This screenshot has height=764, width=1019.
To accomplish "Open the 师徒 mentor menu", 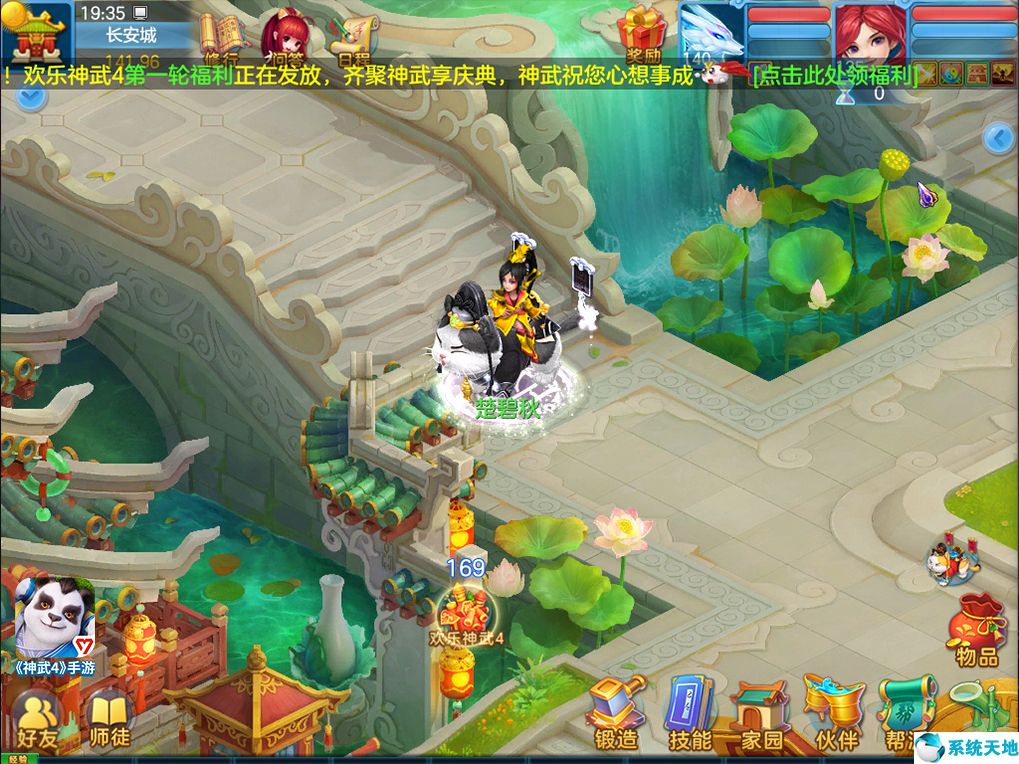I will tap(107, 720).
